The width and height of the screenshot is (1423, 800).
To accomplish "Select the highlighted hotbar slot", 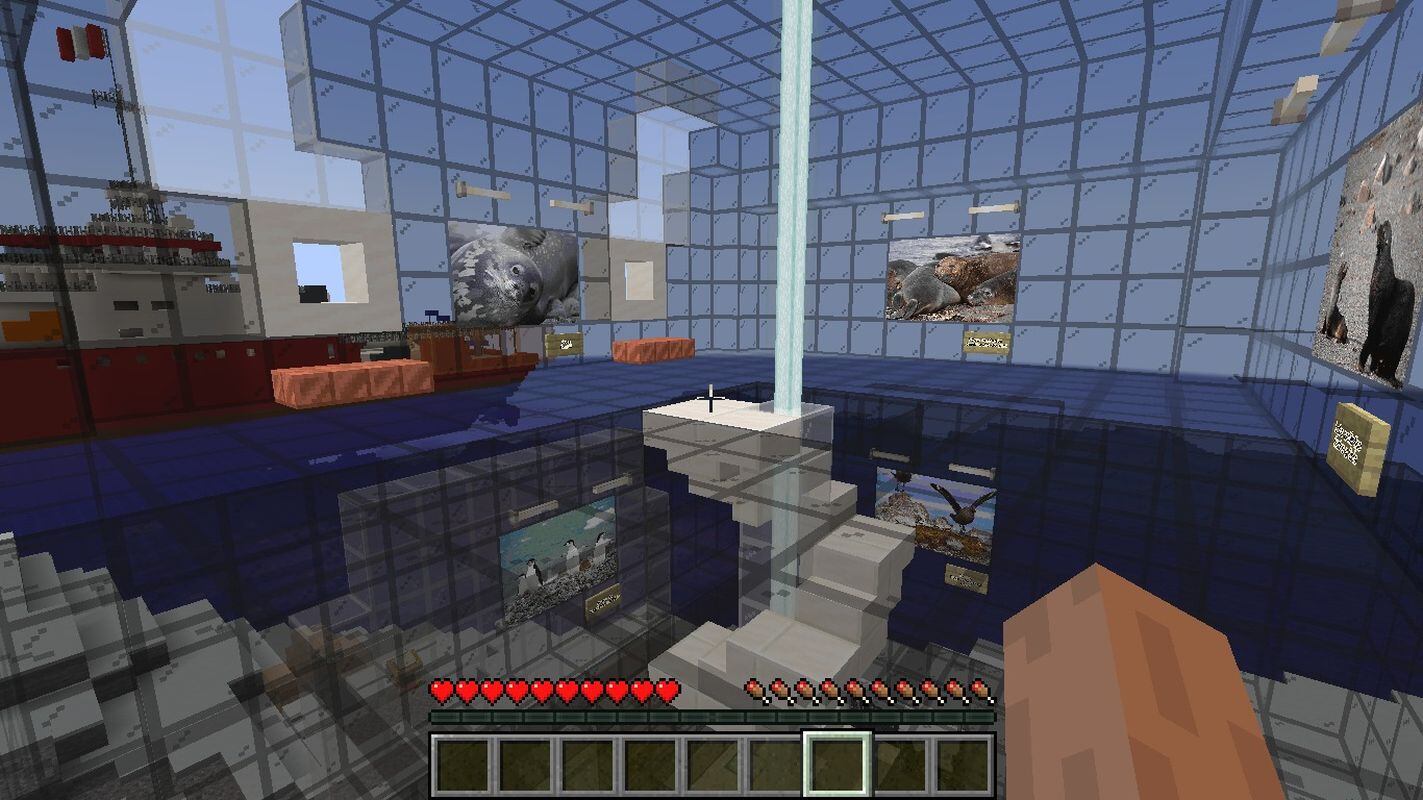I will (837, 765).
